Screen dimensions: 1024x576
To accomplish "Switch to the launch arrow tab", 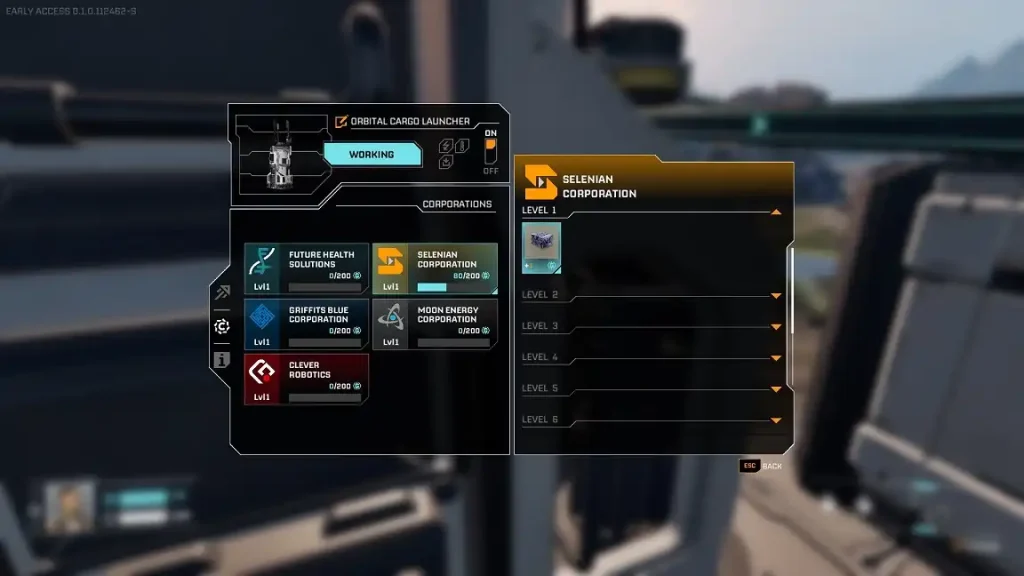I will 222,292.
